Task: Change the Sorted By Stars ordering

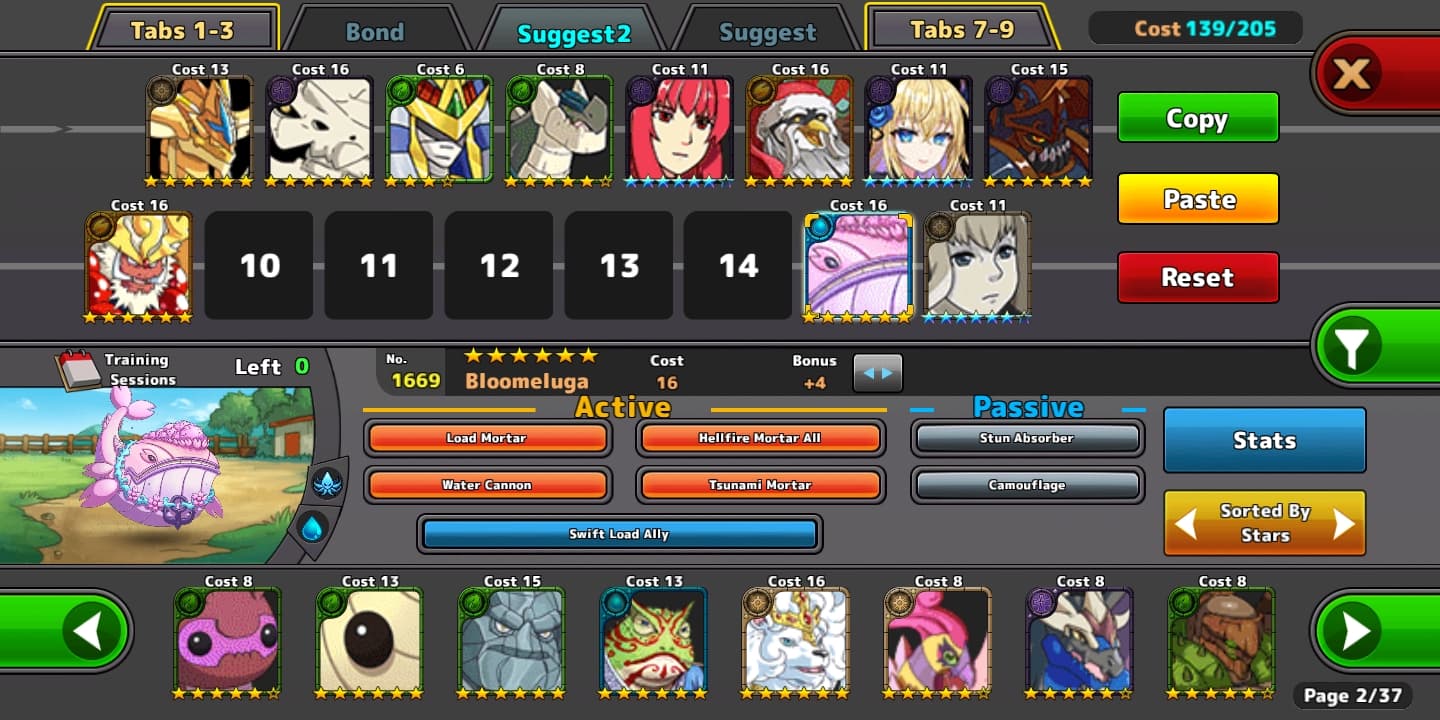Action: point(1264,522)
